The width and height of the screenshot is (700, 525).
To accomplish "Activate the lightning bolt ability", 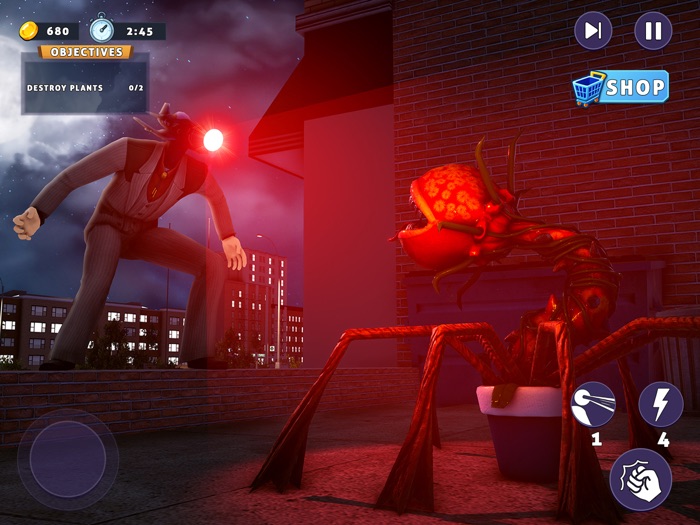I will pyautogui.click(x=660, y=404).
